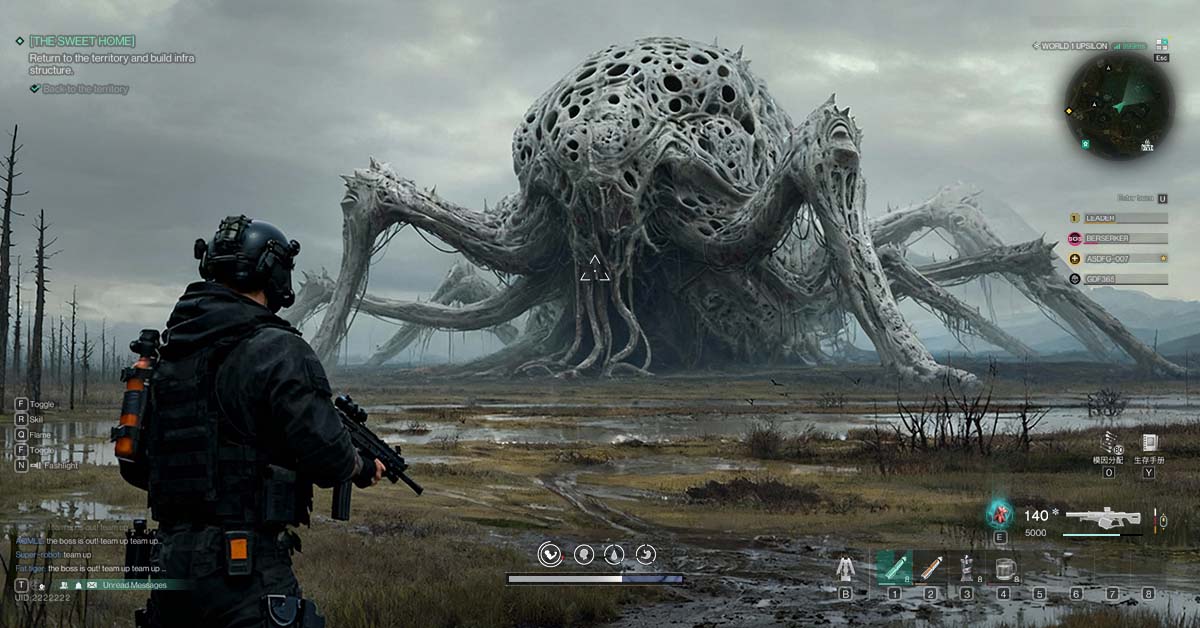
Task: Open The Sweet Home quest tracker
Action: pyautogui.click(x=82, y=41)
